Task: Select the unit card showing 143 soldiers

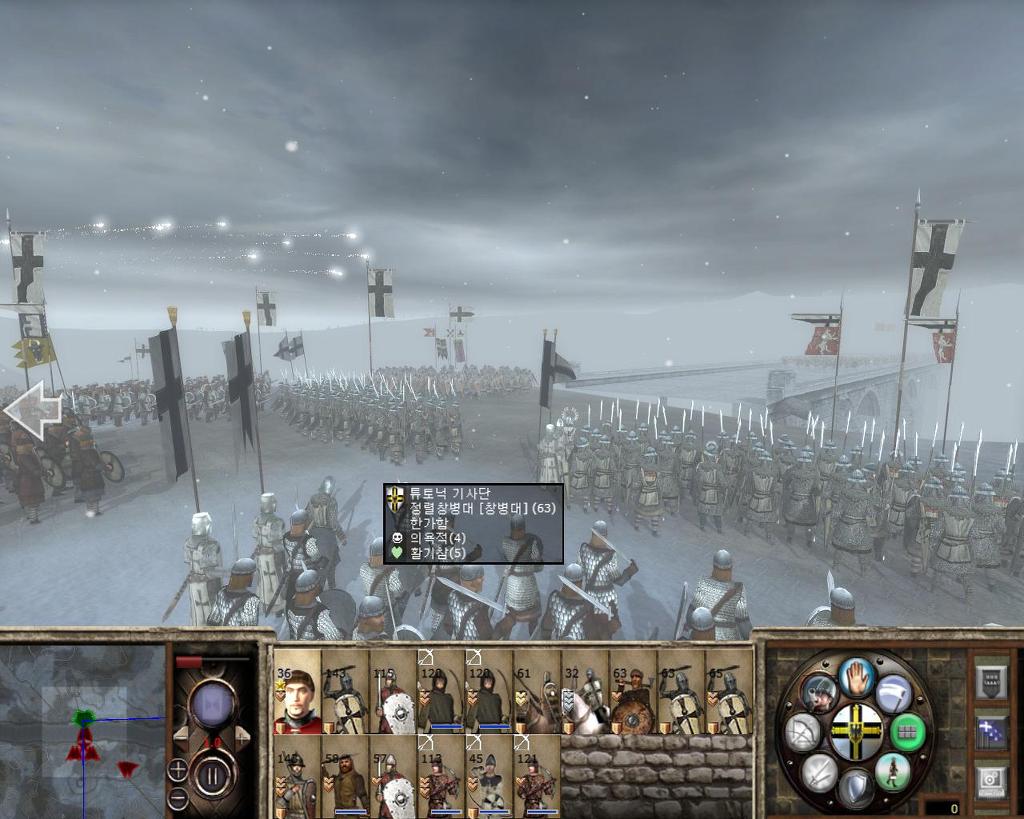Action: pyautogui.click(x=345, y=692)
